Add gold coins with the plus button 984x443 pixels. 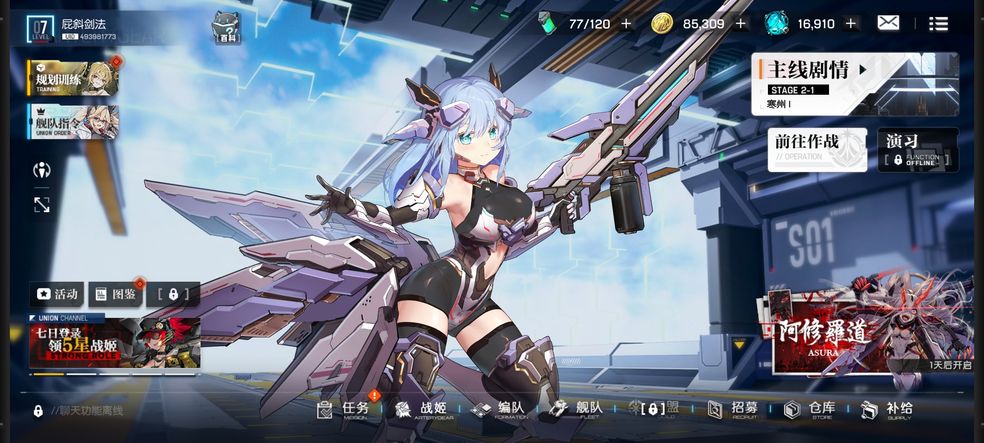click(x=741, y=23)
